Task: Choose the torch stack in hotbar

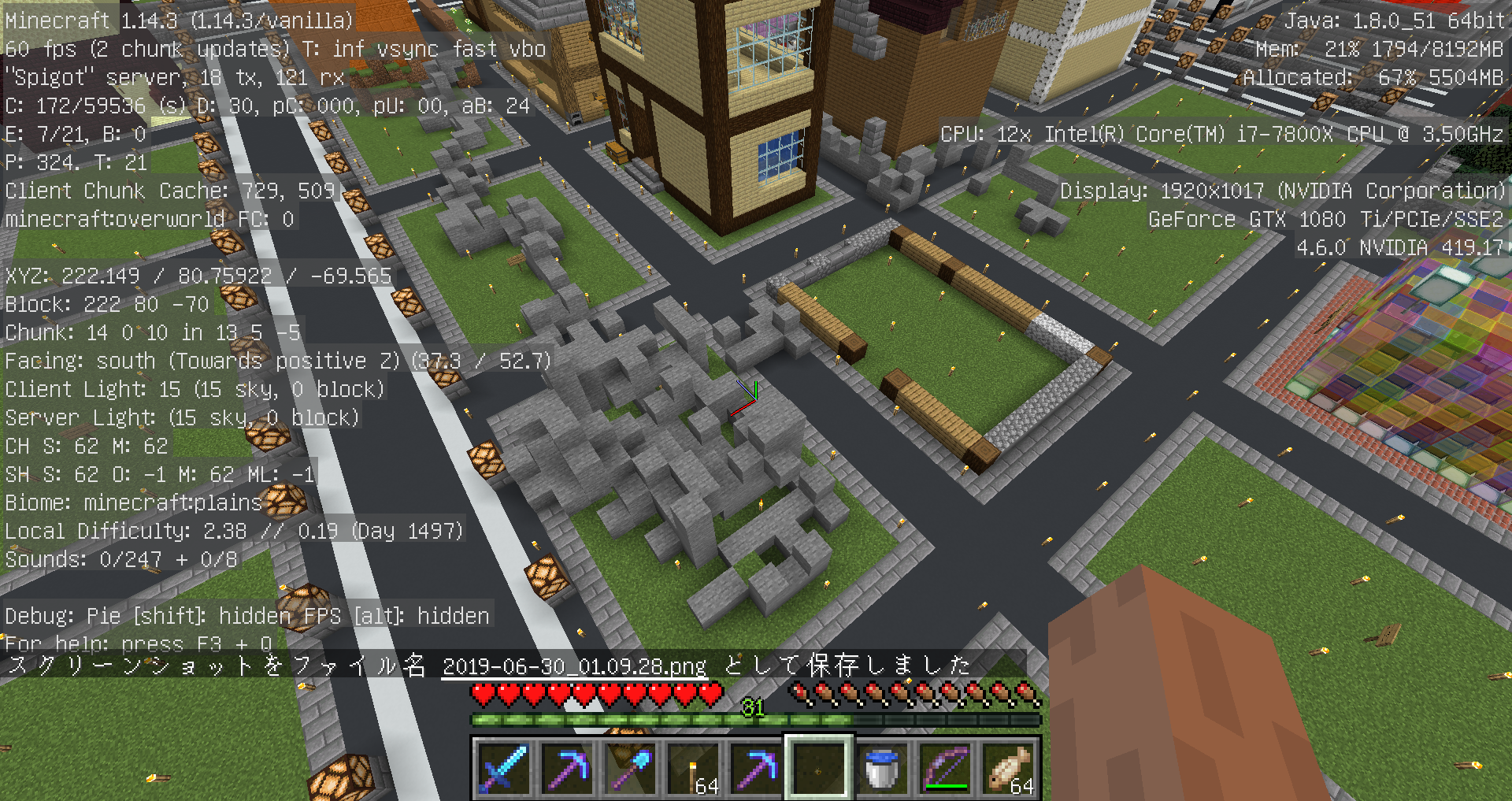Action: [x=693, y=768]
